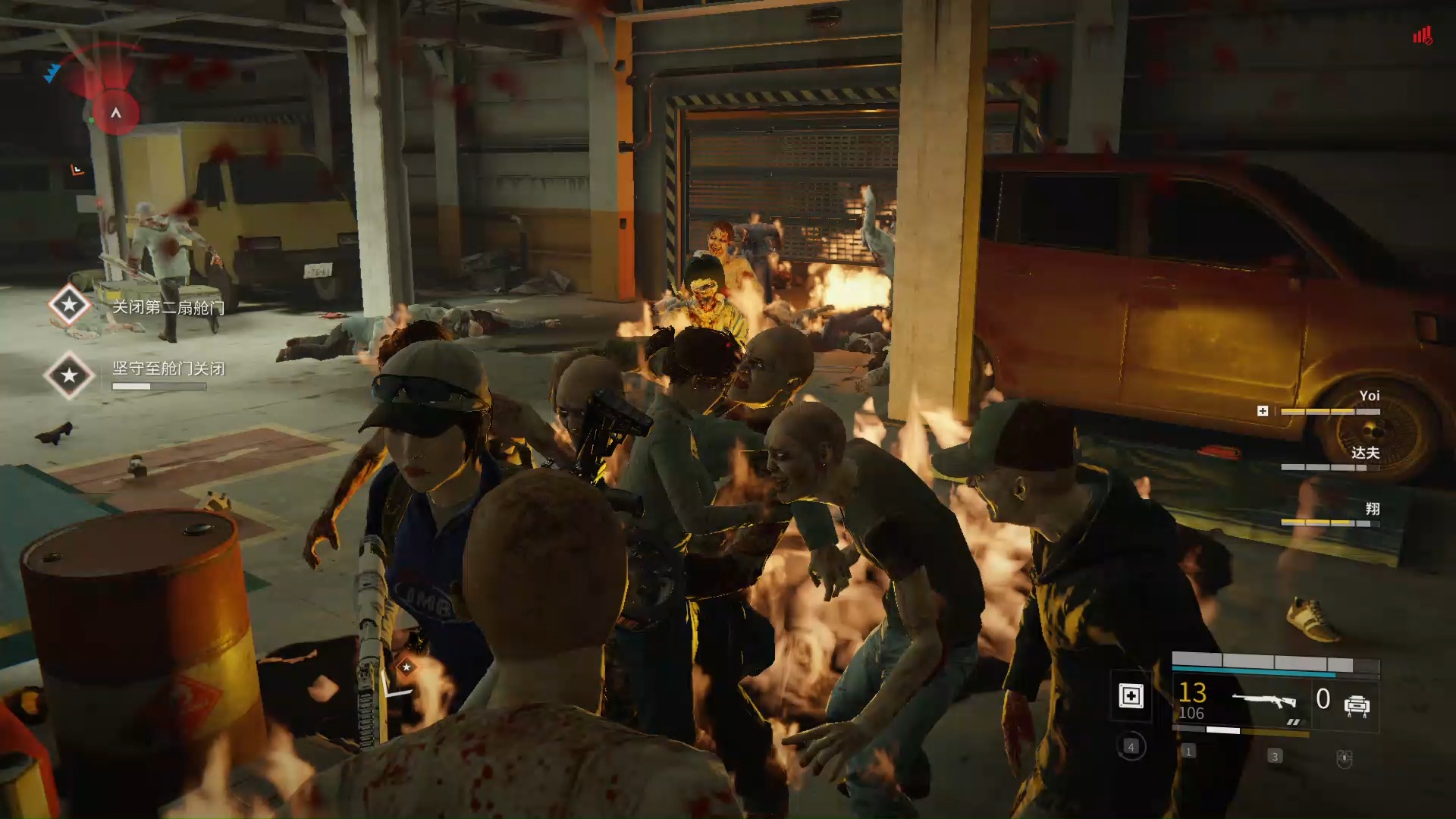Image resolution: width=1456 pixels, height=819 pixels.
Task: Click the red network signal icon
Action: pos(1422,36)
